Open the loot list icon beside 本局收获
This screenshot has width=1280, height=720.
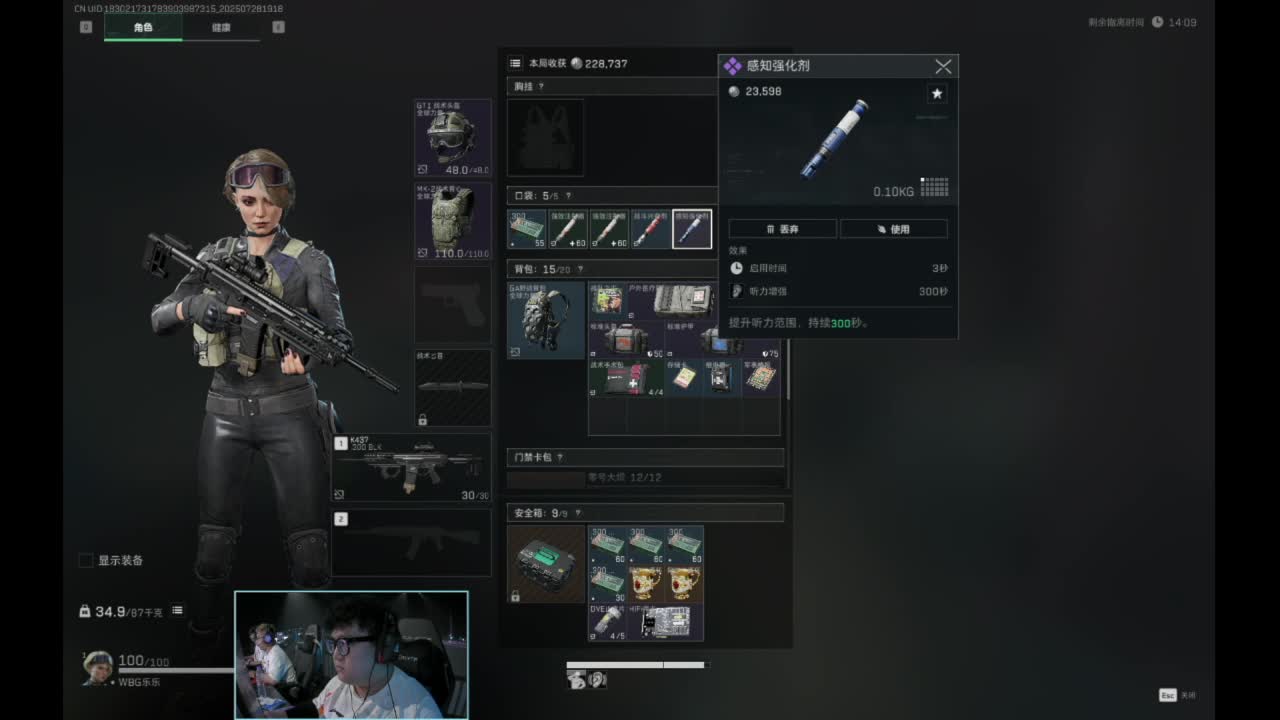point(515,63)
